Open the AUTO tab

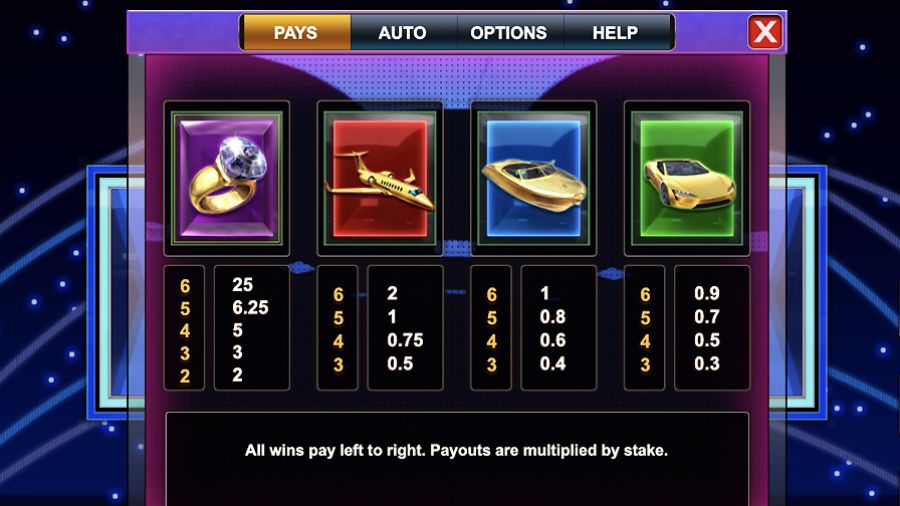pyautogui.click(x=403, y=33)
